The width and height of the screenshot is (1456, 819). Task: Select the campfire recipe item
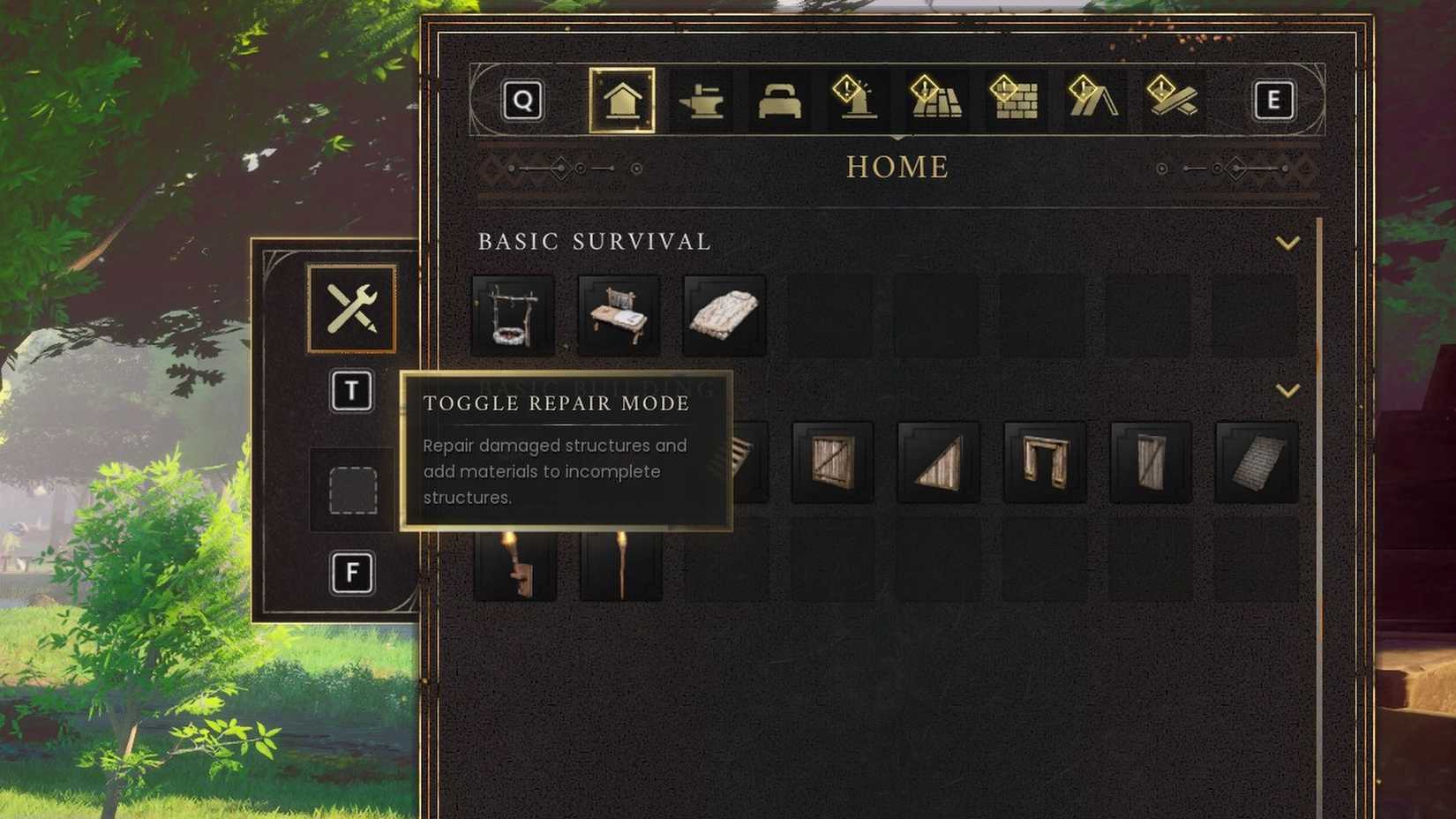pyautogui.click(x=514, y=314)
